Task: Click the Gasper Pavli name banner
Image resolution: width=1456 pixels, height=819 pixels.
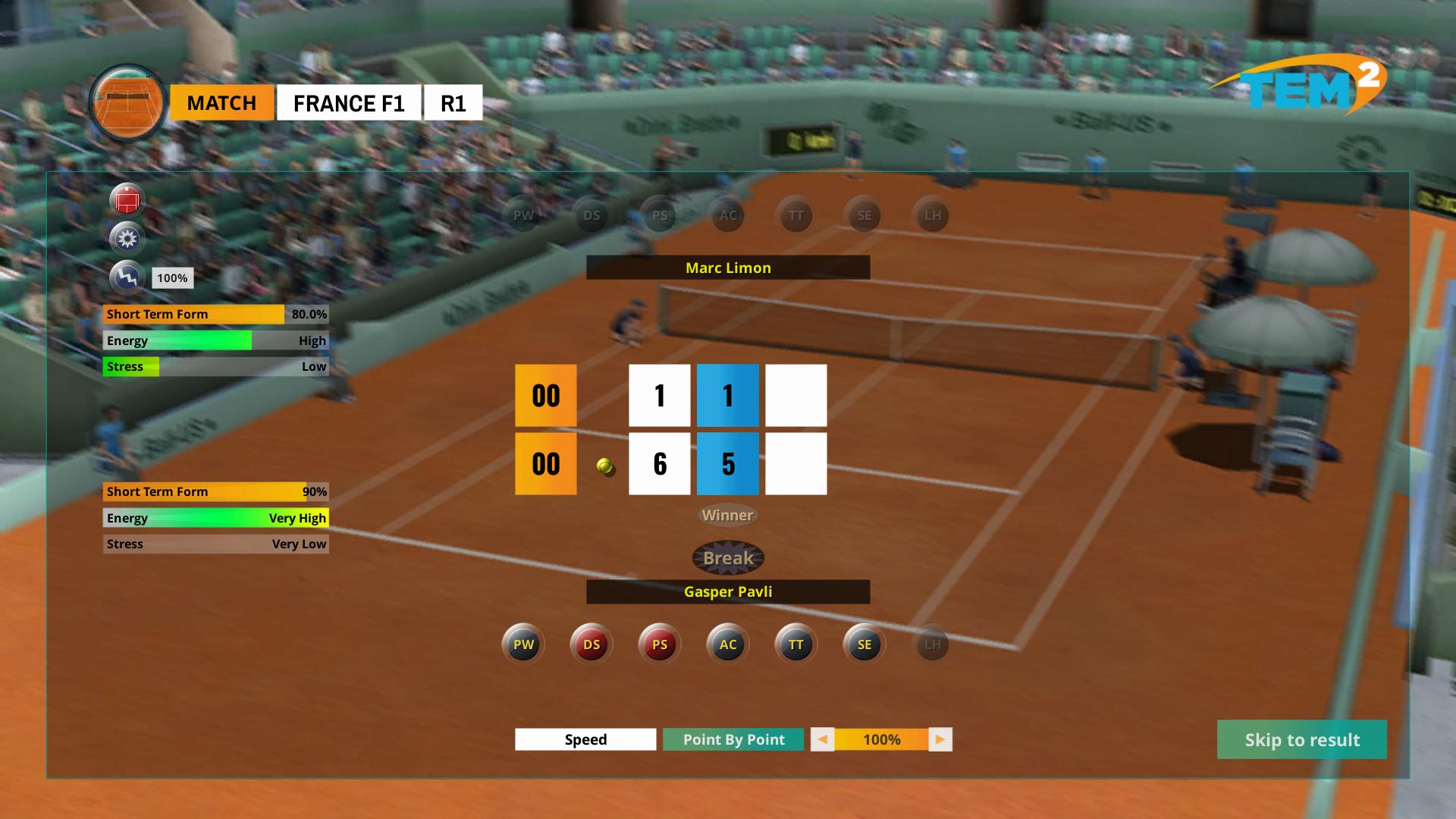Action: pos(727,591)
